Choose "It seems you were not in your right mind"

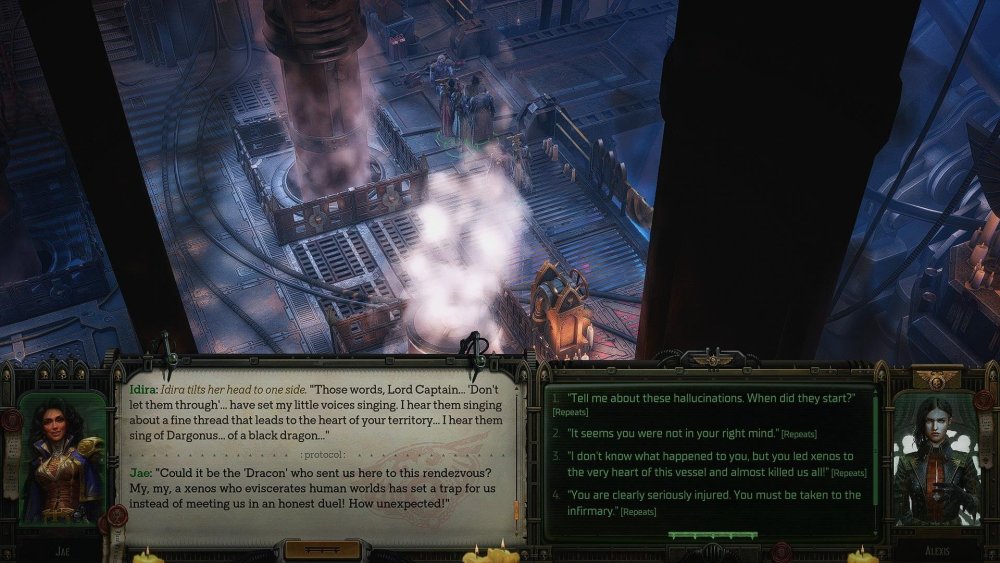pos(672,432)
